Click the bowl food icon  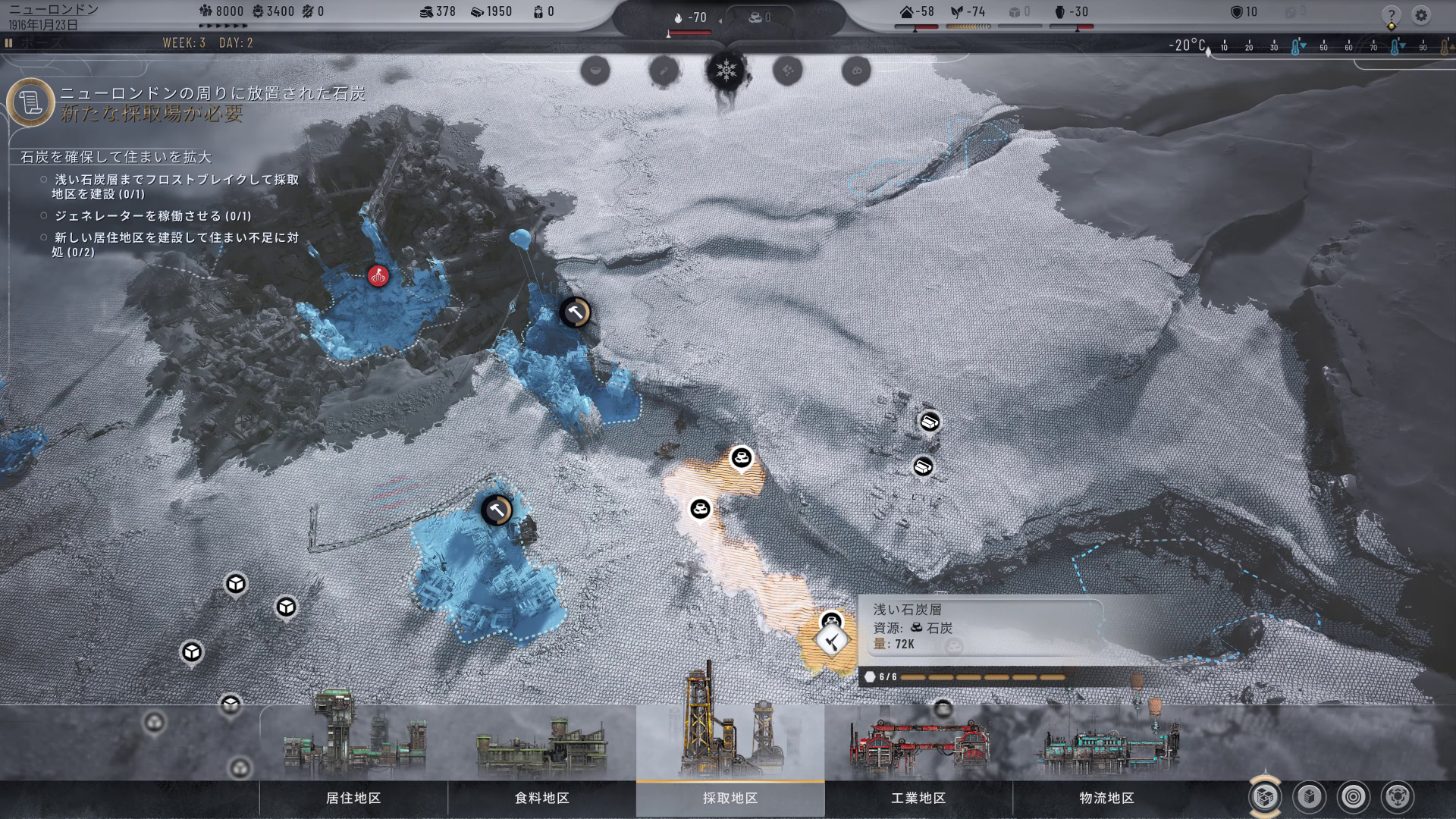click(595, 71)
